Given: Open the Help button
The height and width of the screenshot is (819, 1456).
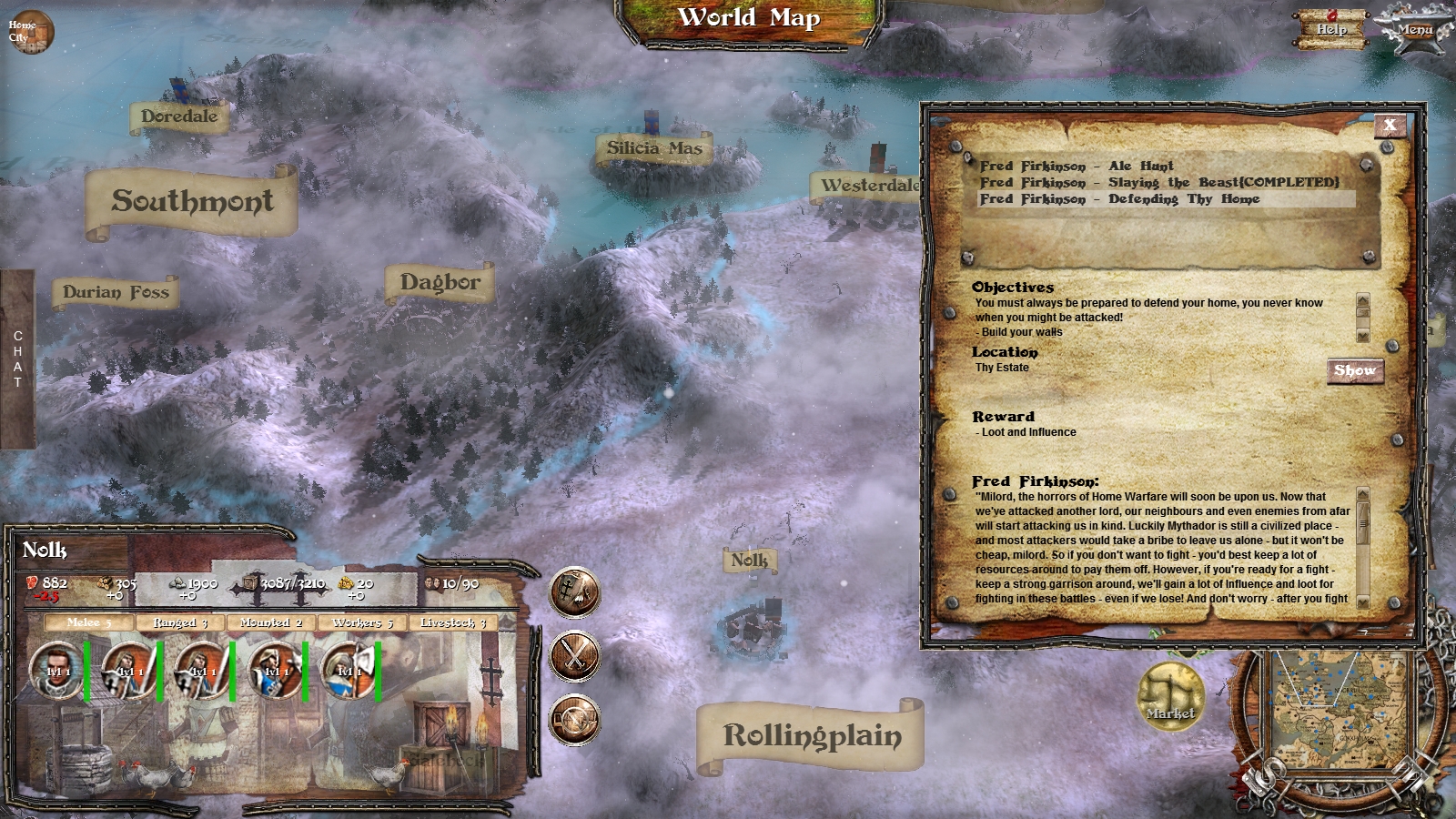Looking at the screenshot, I should [x=1331, y=29].
